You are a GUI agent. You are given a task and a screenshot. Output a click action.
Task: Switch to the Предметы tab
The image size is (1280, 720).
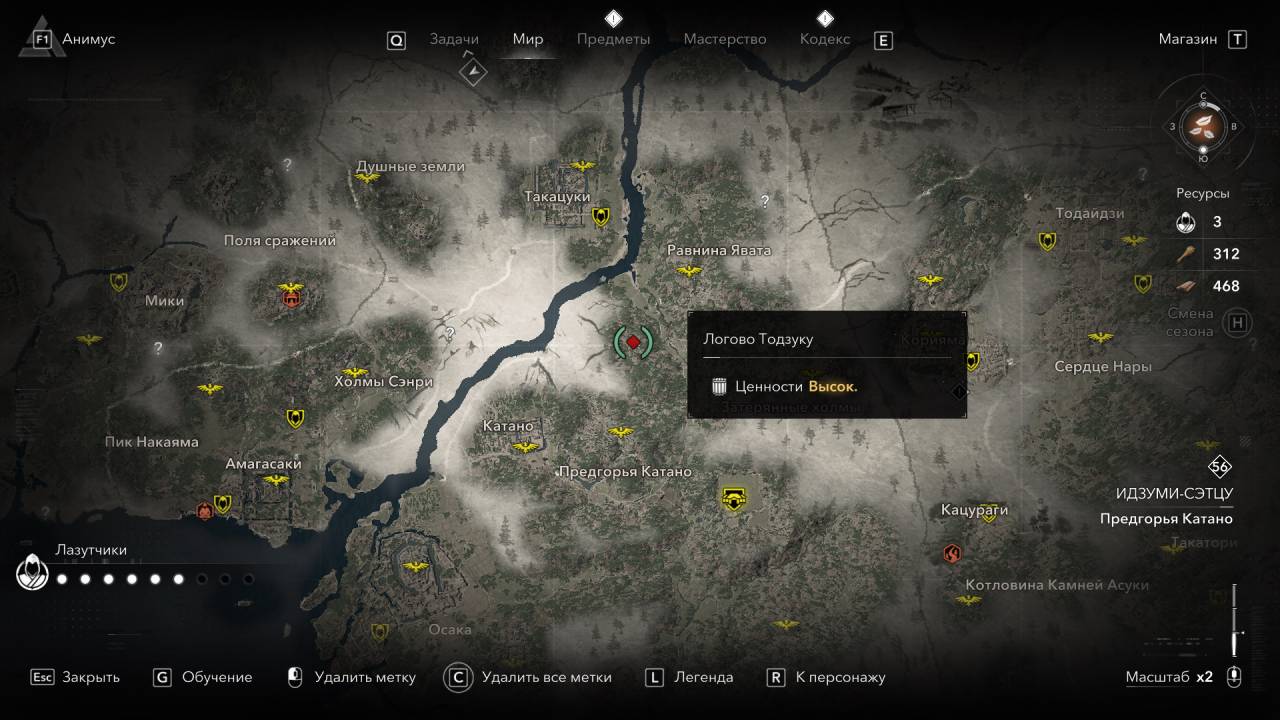point(613,39)
